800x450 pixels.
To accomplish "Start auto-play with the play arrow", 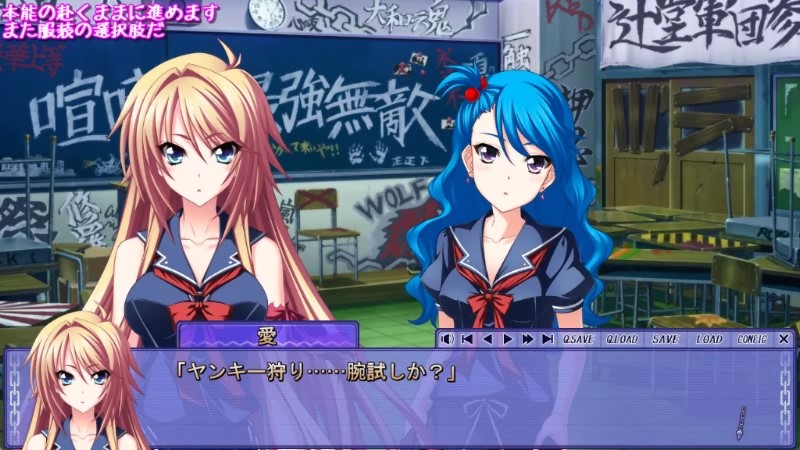I will click(x=507, y=339).
